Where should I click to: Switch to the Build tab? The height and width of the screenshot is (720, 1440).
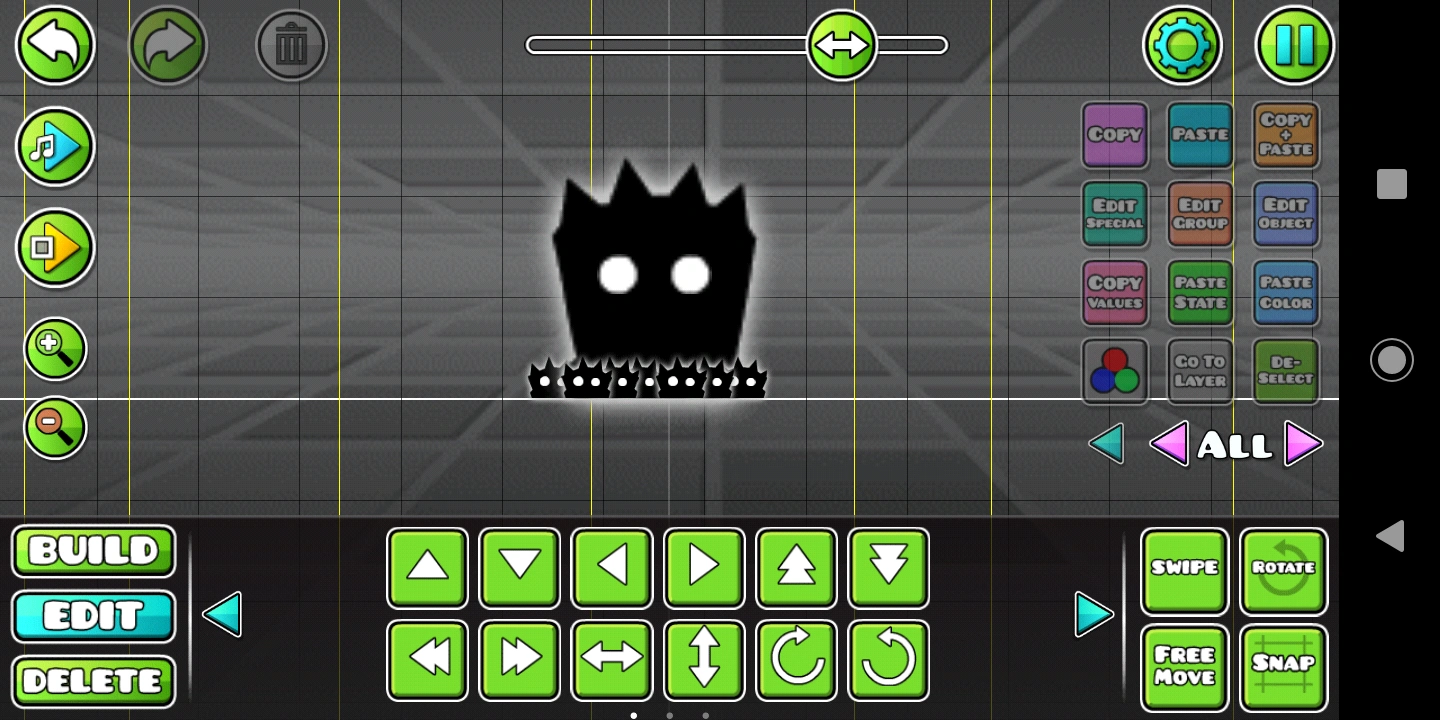93,551
